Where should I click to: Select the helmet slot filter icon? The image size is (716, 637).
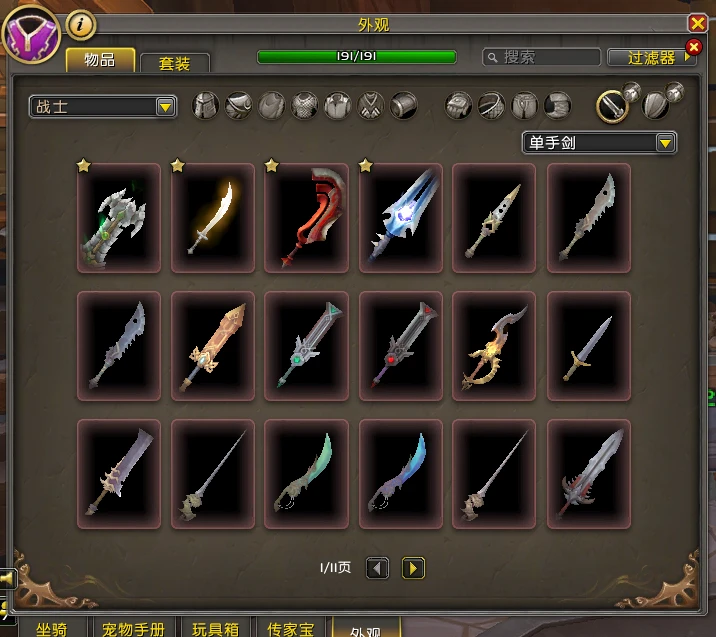click(205, 106)
